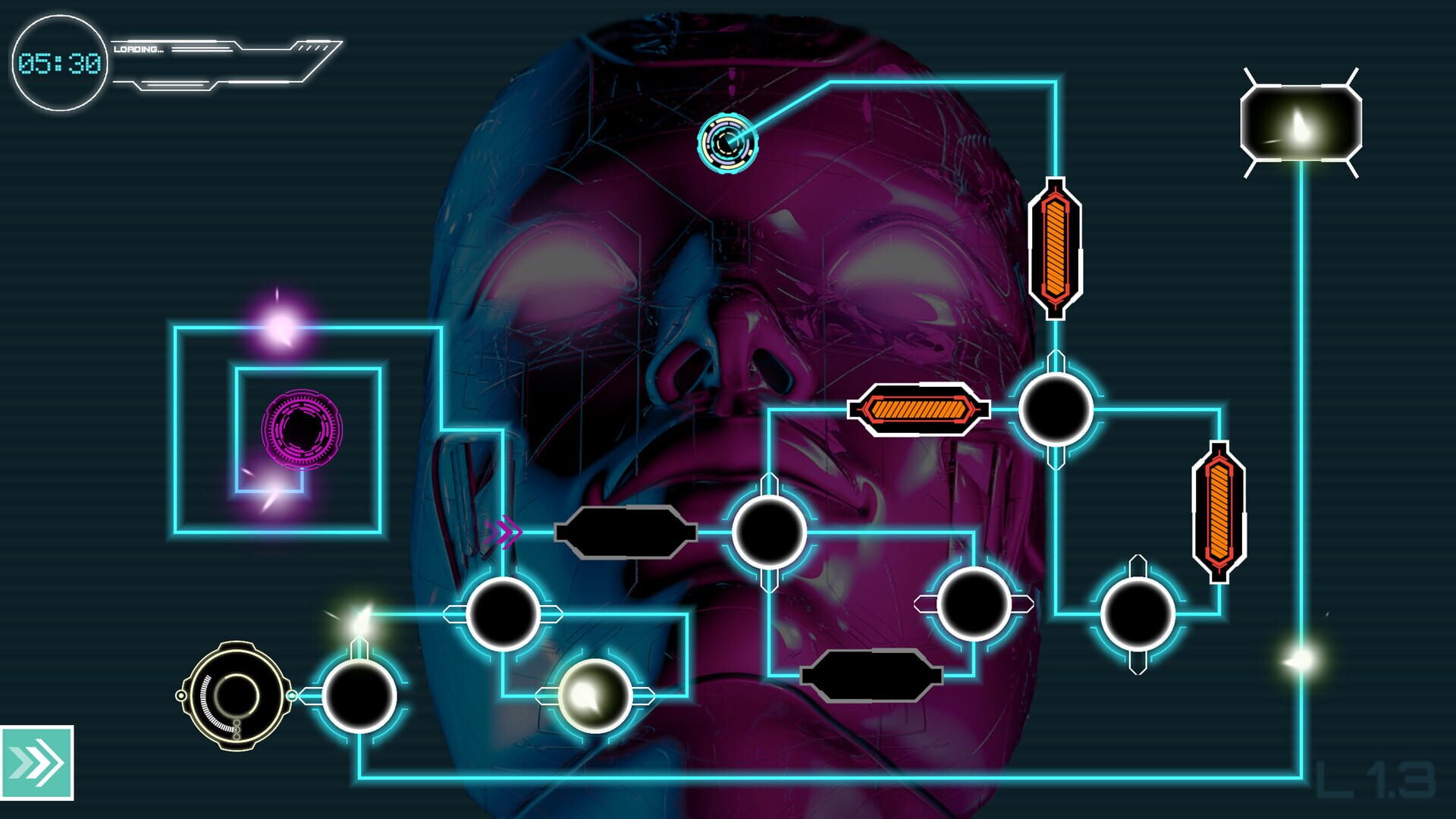Screen dimensions: 1456x819
Task: Click the horizontal orange fuse near the nose
Action: click(918, 409)
